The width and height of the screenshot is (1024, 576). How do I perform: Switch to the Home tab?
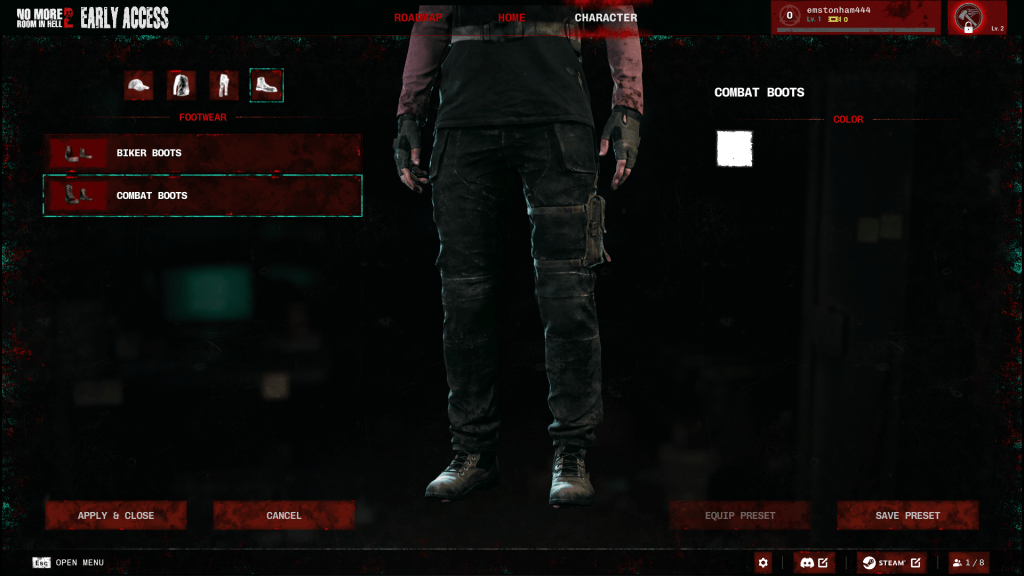[x=511, y=18]
